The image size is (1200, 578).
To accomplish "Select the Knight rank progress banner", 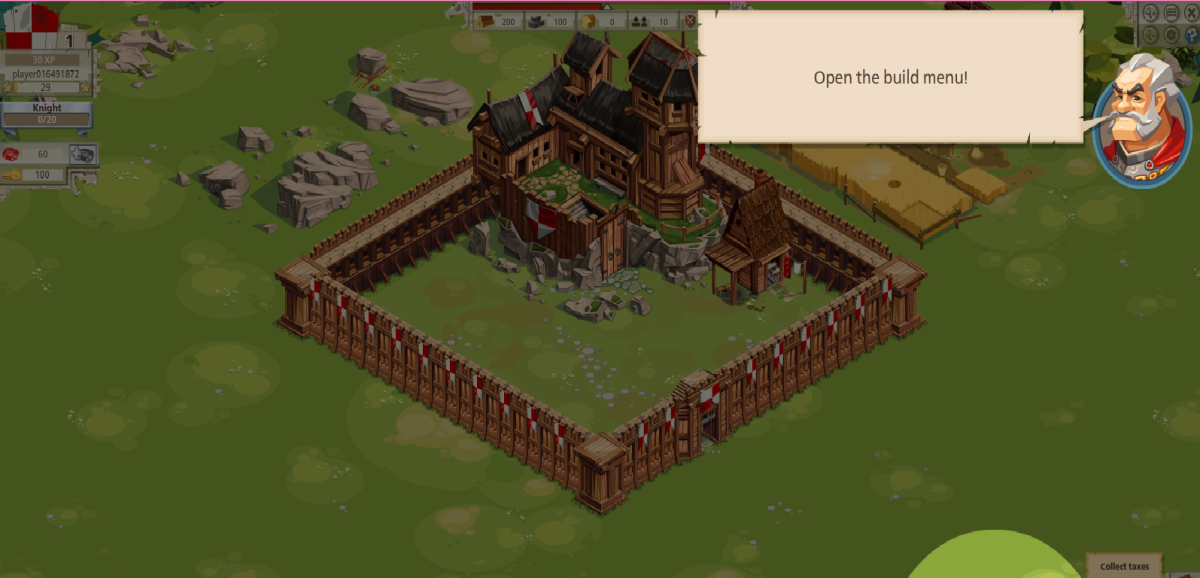I will (47, 113).
